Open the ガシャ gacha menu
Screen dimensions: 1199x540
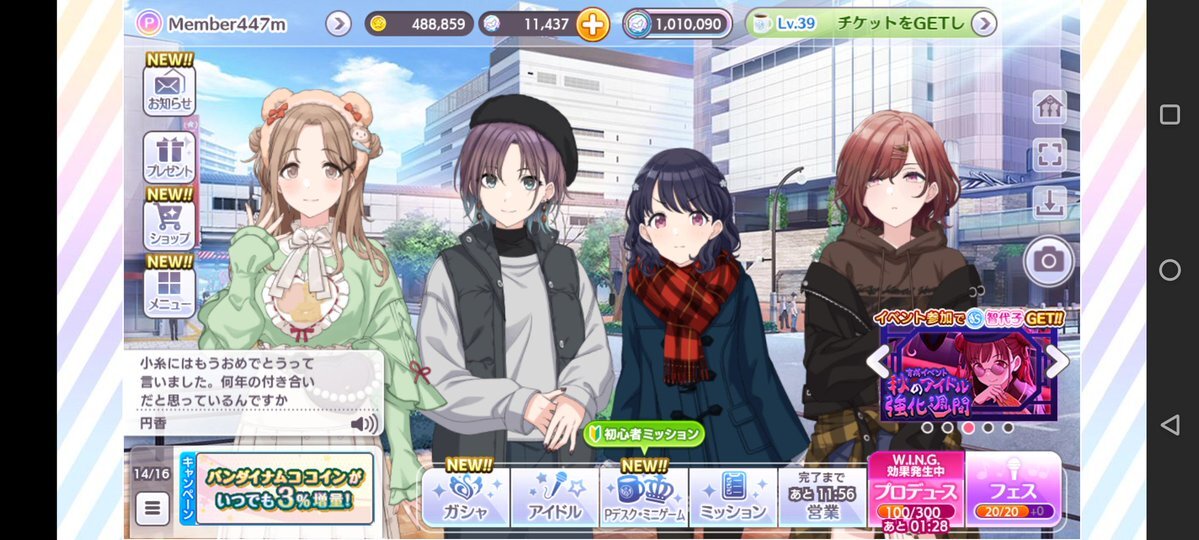tap(466, 497)
